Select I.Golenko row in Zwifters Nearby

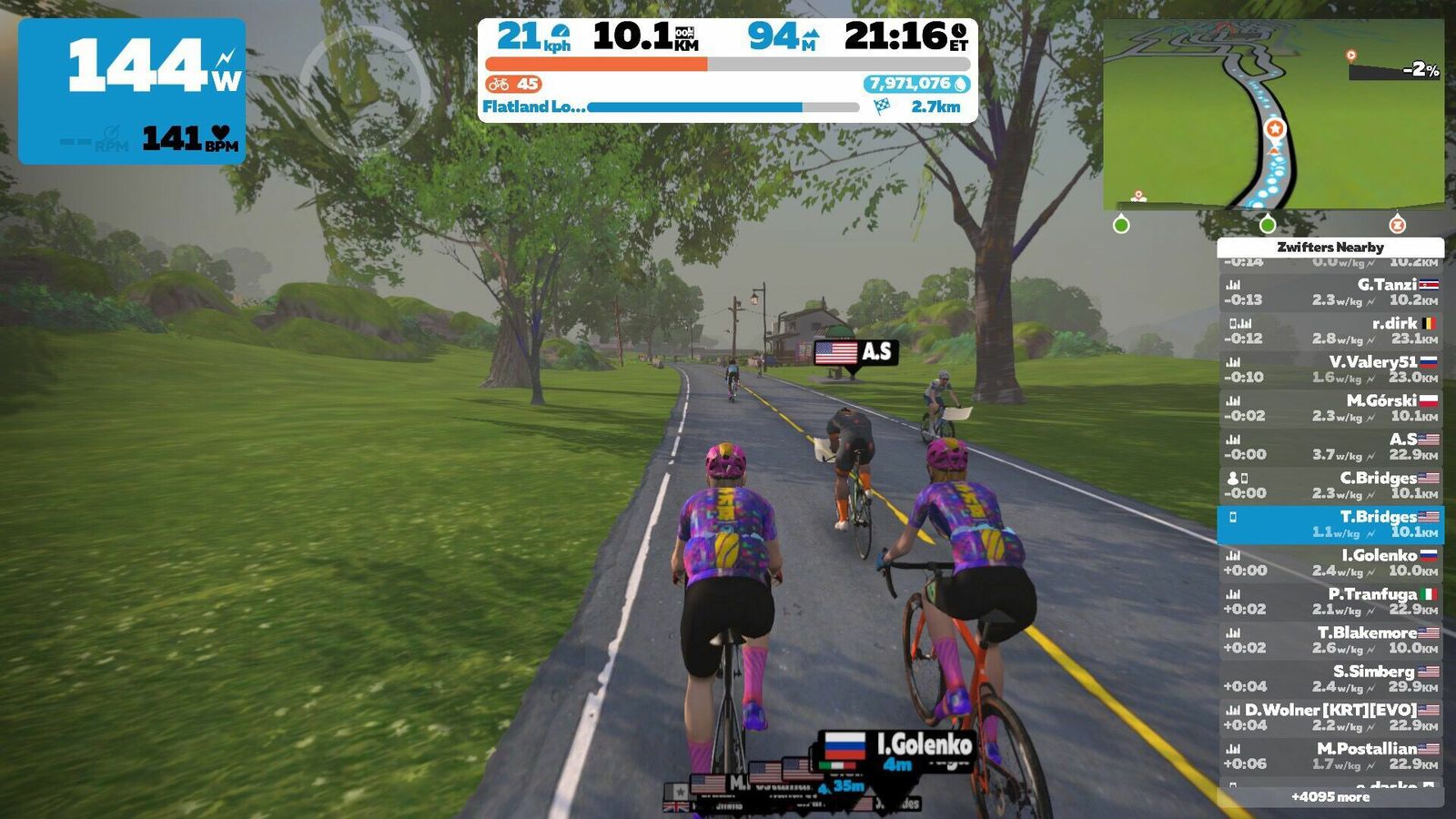tap(1330, 562)
